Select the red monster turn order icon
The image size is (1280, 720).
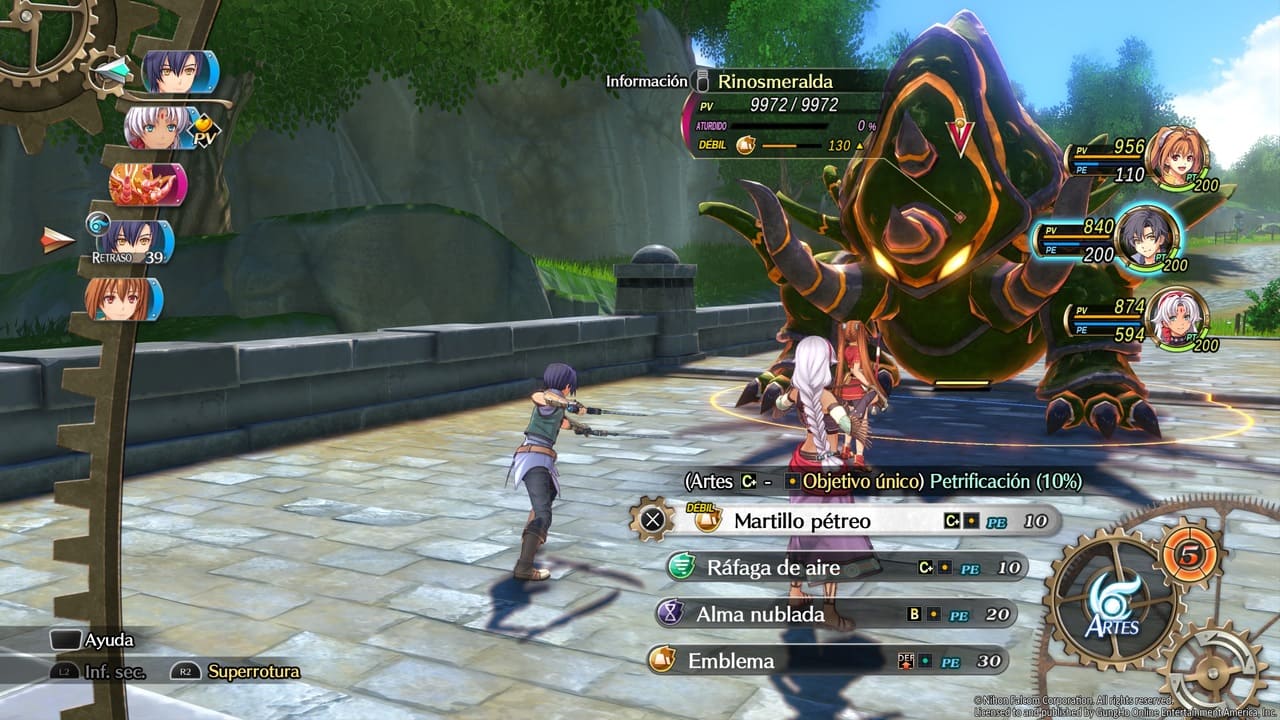[x=147, y=185]
